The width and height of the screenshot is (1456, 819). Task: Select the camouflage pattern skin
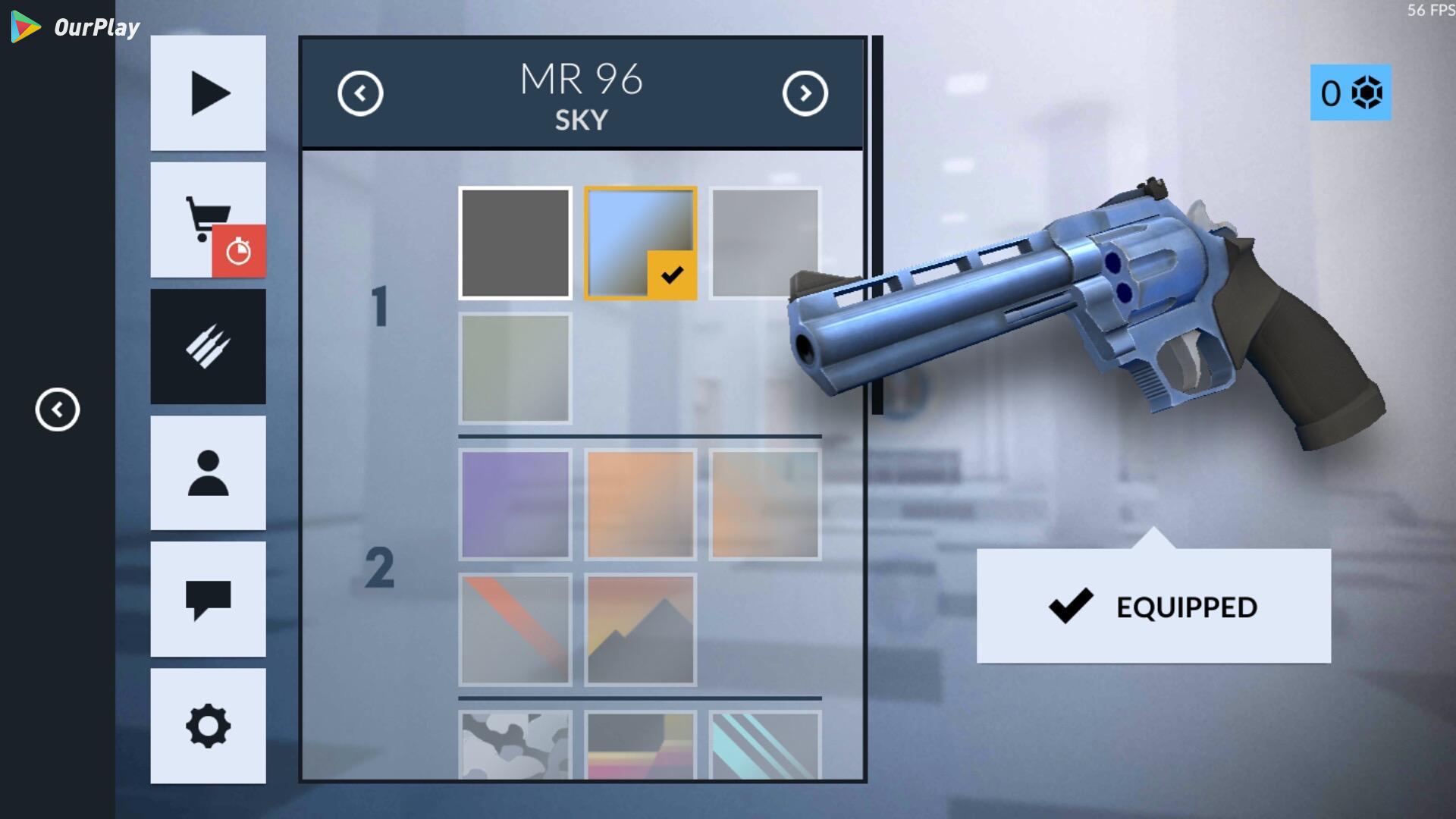click(515, 744)
